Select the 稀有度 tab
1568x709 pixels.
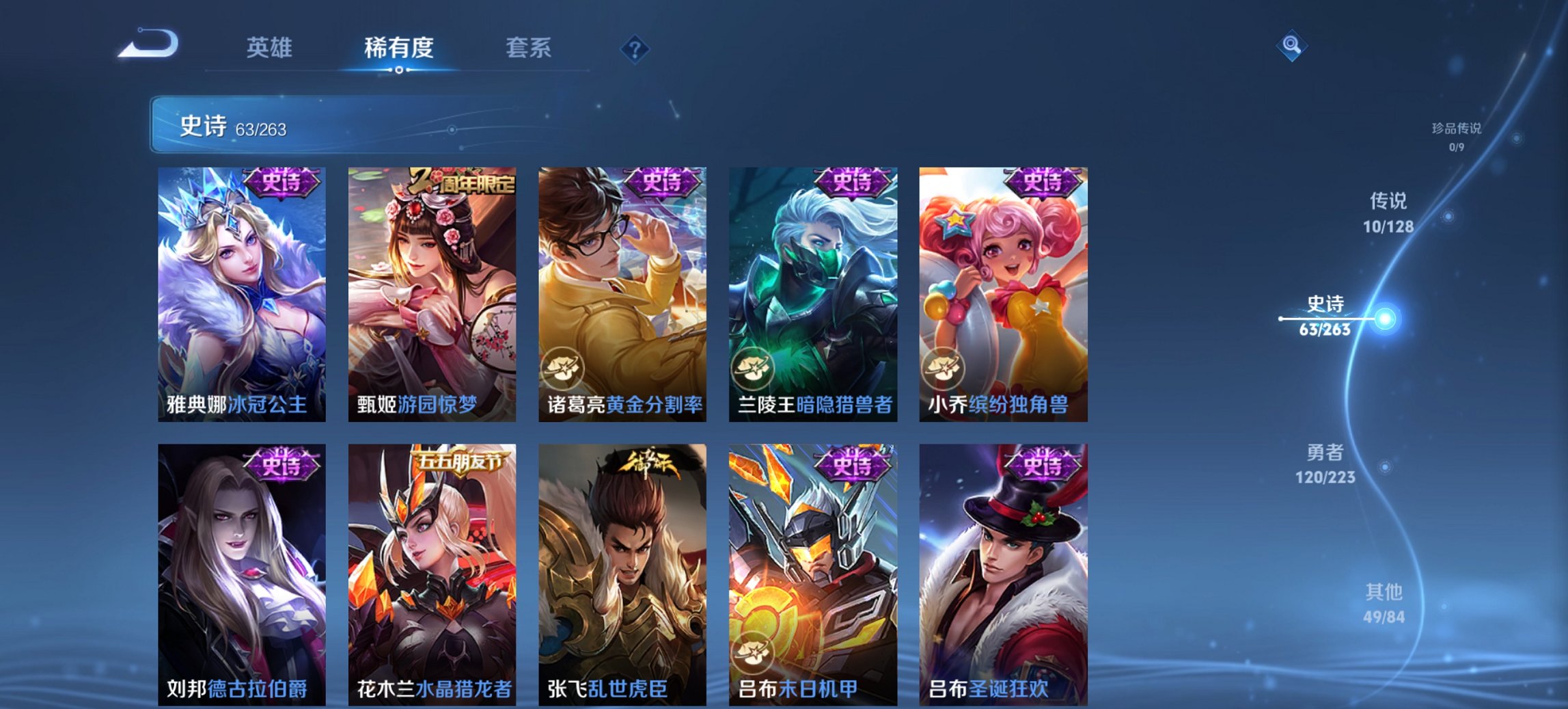tap(397, 48)
